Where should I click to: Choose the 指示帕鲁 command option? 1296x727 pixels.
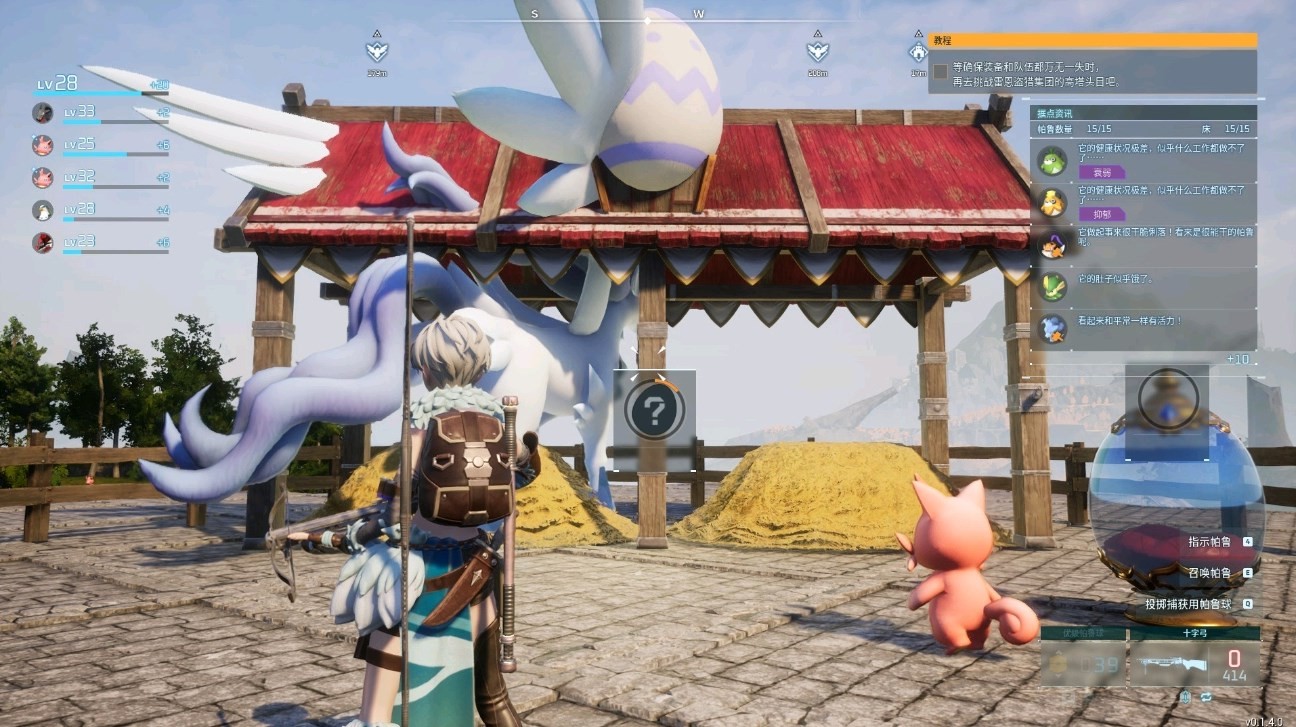click(1210, 542)
